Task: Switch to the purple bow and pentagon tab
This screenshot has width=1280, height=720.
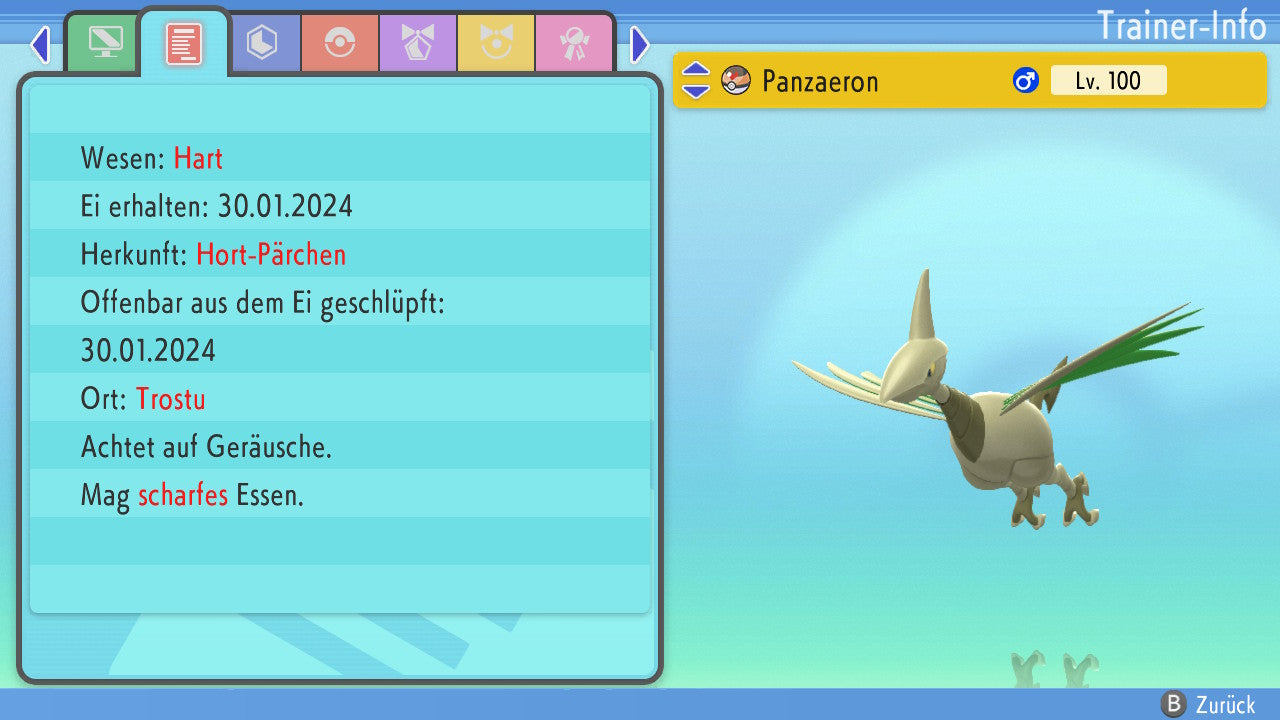Action: coord(418,43)
